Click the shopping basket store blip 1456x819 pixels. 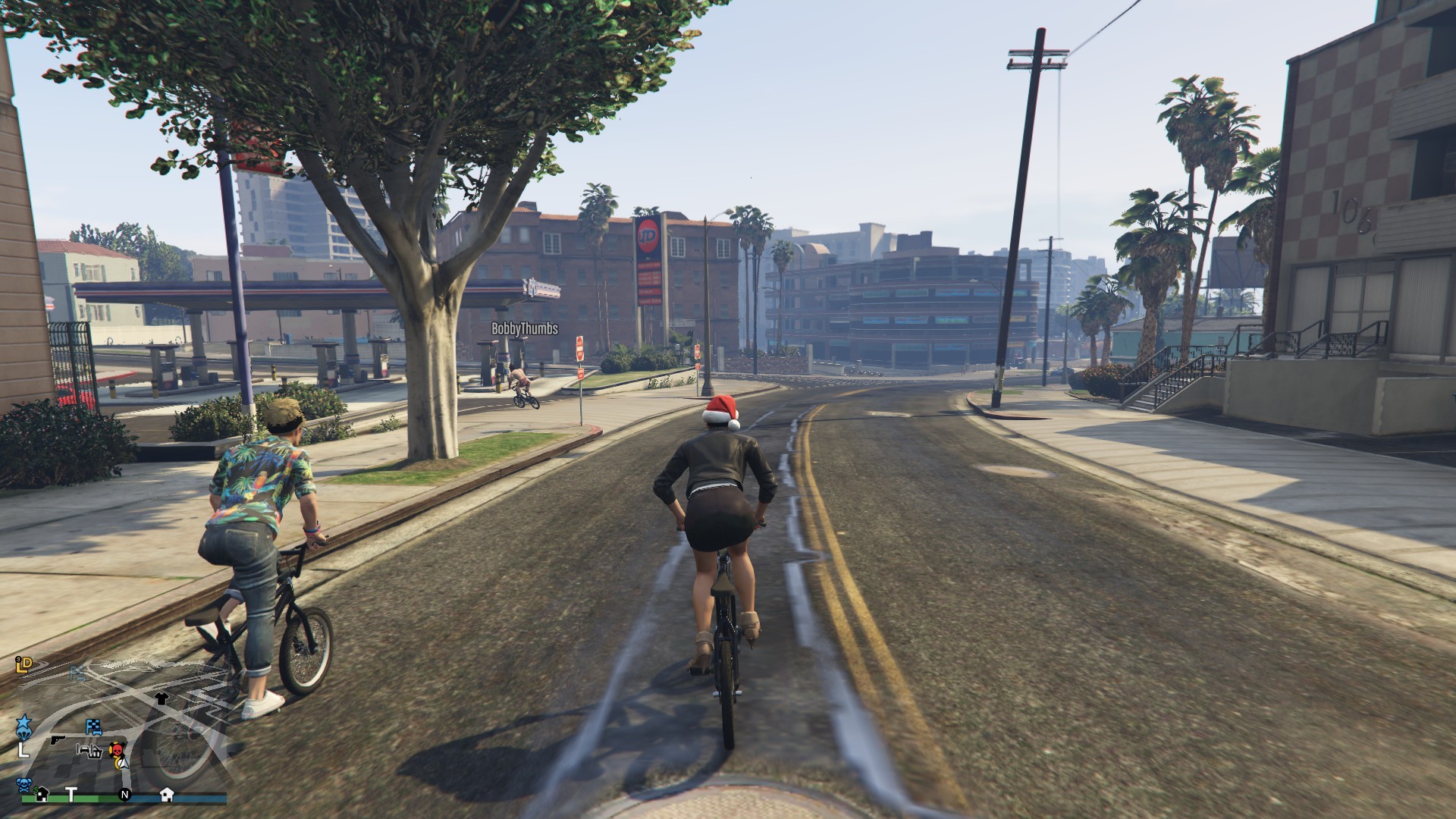point(96,751)
